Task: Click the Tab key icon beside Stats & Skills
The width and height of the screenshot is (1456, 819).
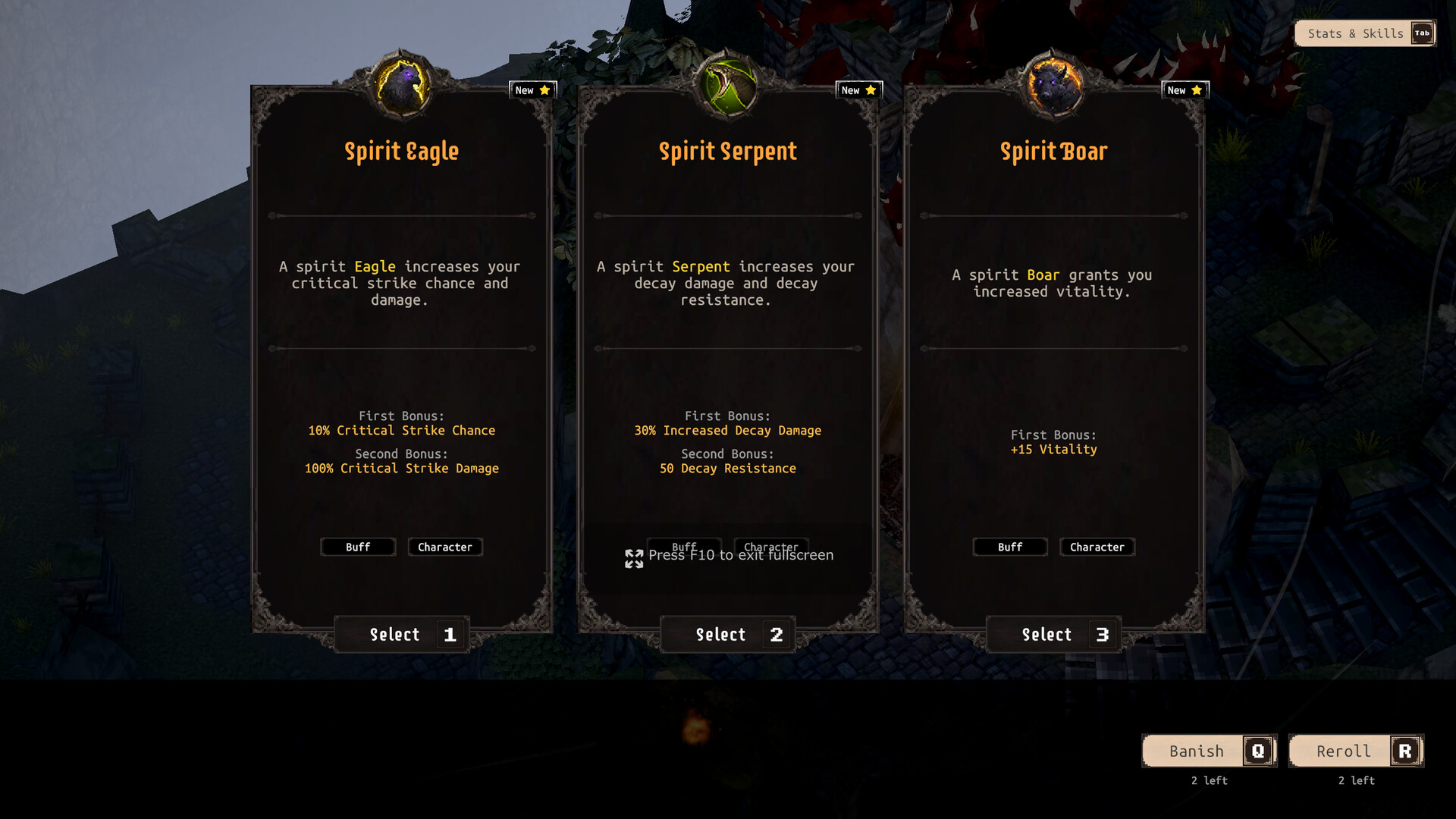Action: coord(1423,33)
